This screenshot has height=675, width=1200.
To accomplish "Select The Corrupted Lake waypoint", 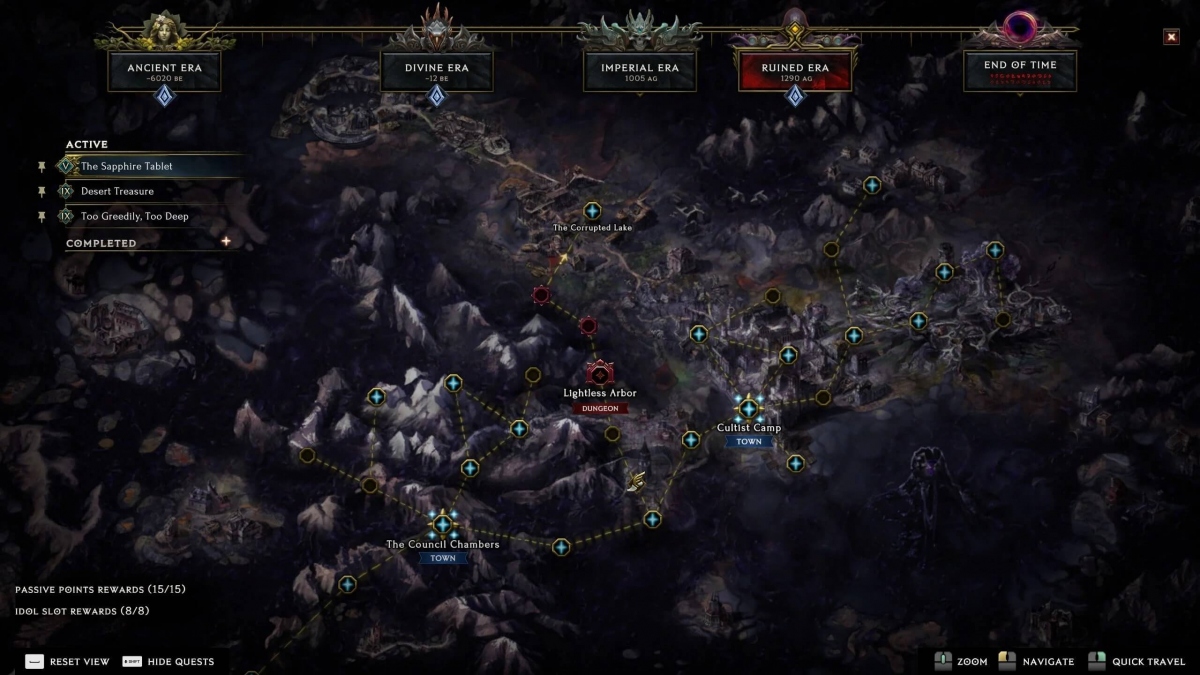I will (x=592, y=211).
